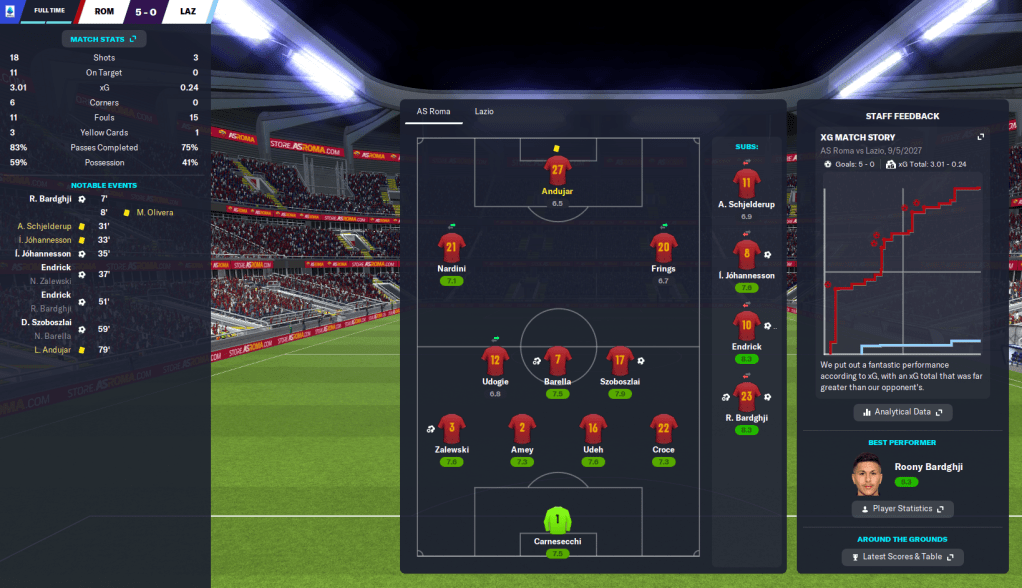View Player Statistics for best performer
This screenshot has width=1022, height=588.
pos(902,509)
